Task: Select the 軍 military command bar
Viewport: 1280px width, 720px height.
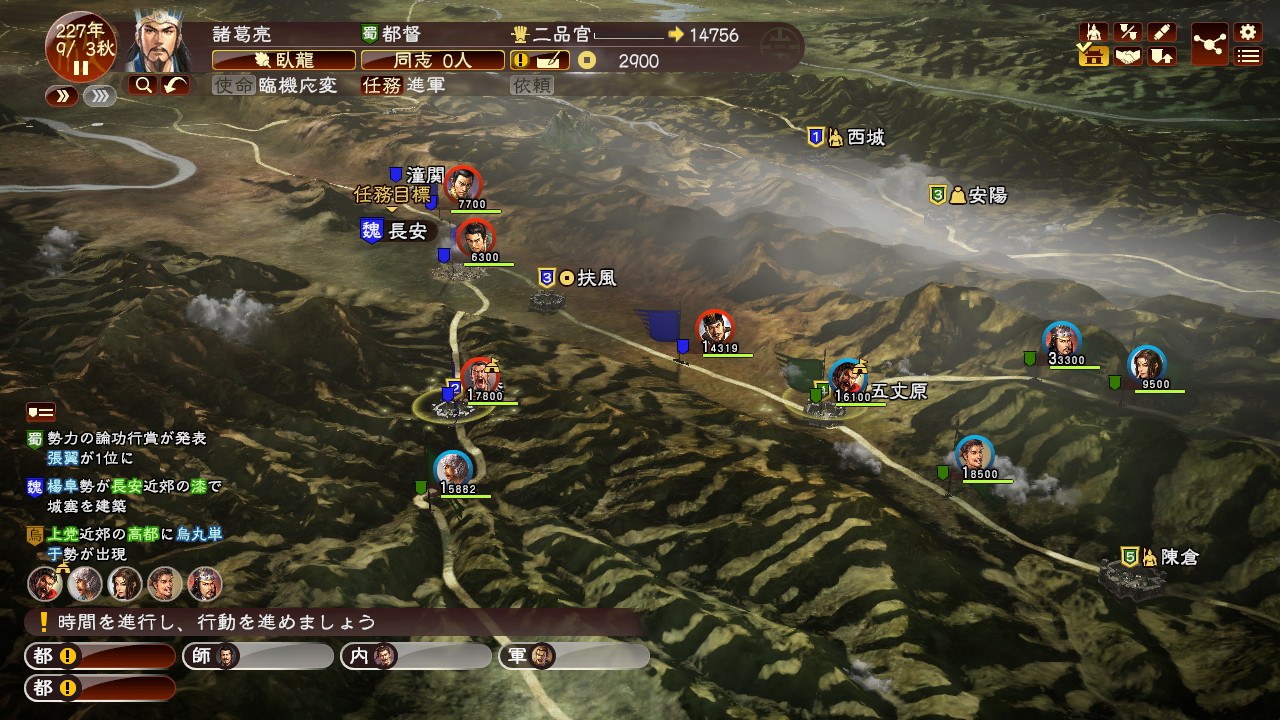Action: point(573,656)
